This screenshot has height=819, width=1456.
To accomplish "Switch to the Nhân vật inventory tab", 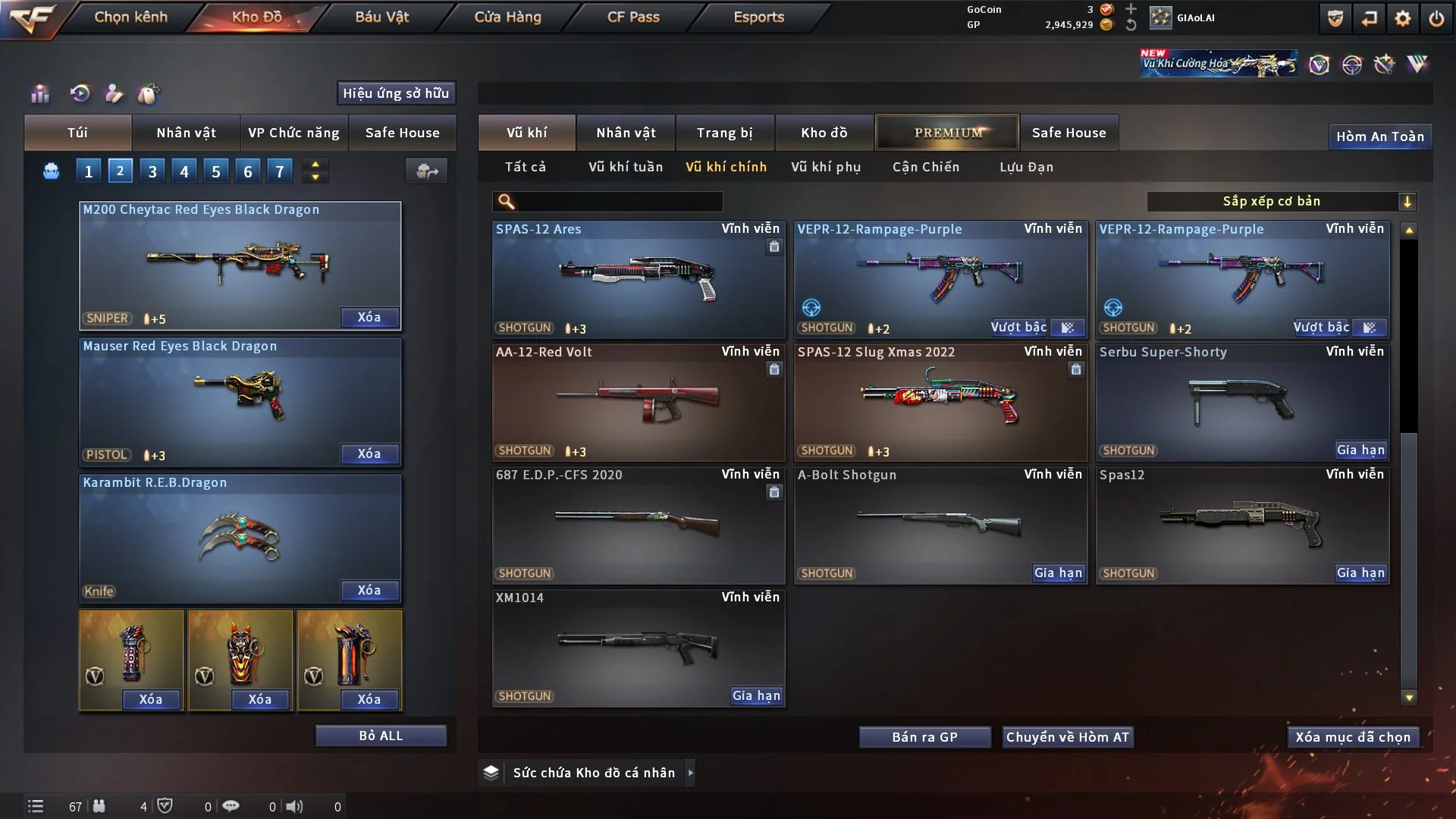I will click(x=625, y=133).
